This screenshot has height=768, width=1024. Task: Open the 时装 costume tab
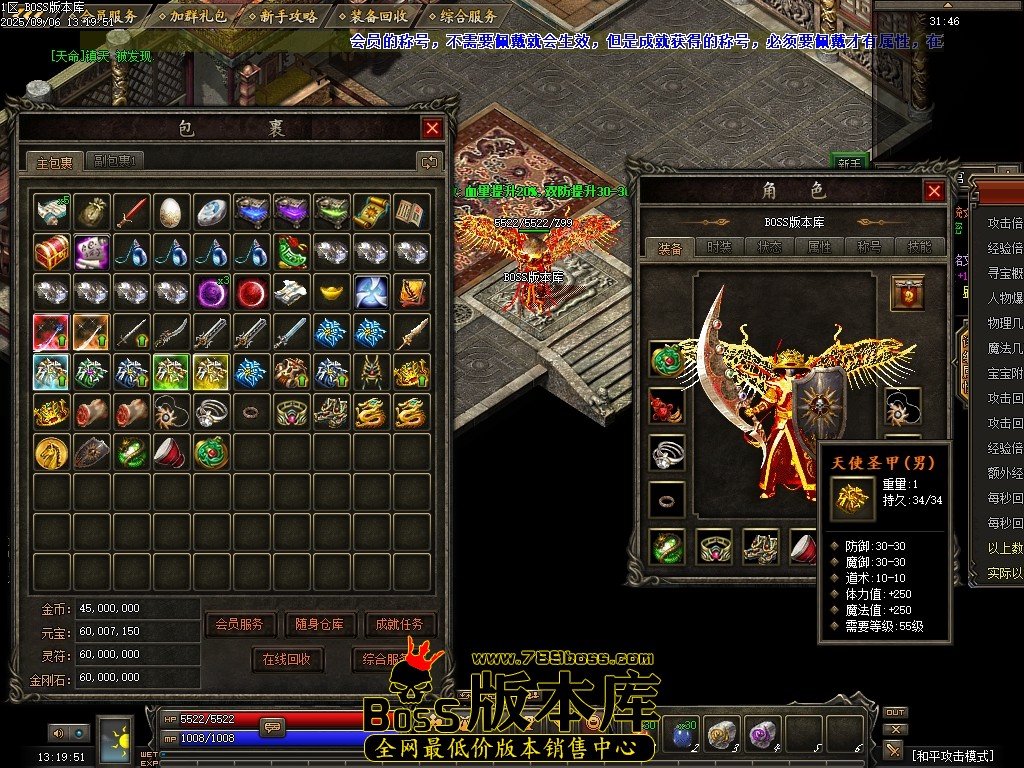click(x=719, y=247)
